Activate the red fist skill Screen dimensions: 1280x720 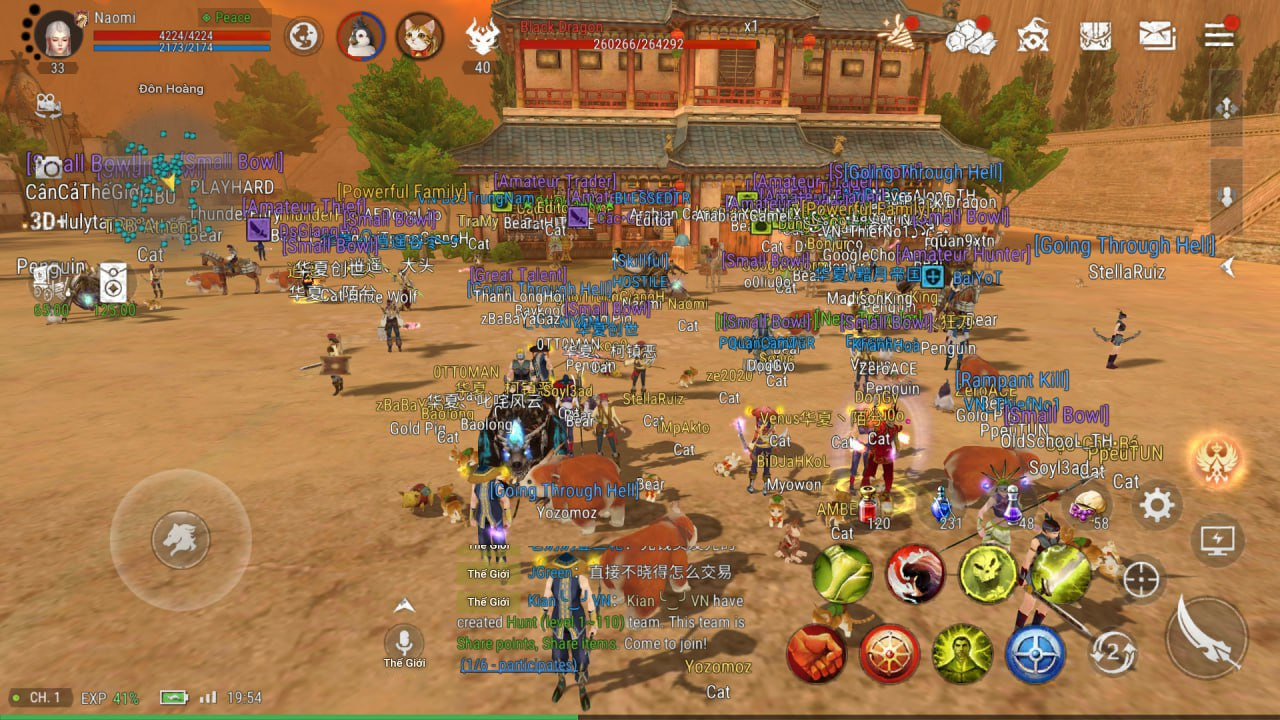[x=816, y=653]
